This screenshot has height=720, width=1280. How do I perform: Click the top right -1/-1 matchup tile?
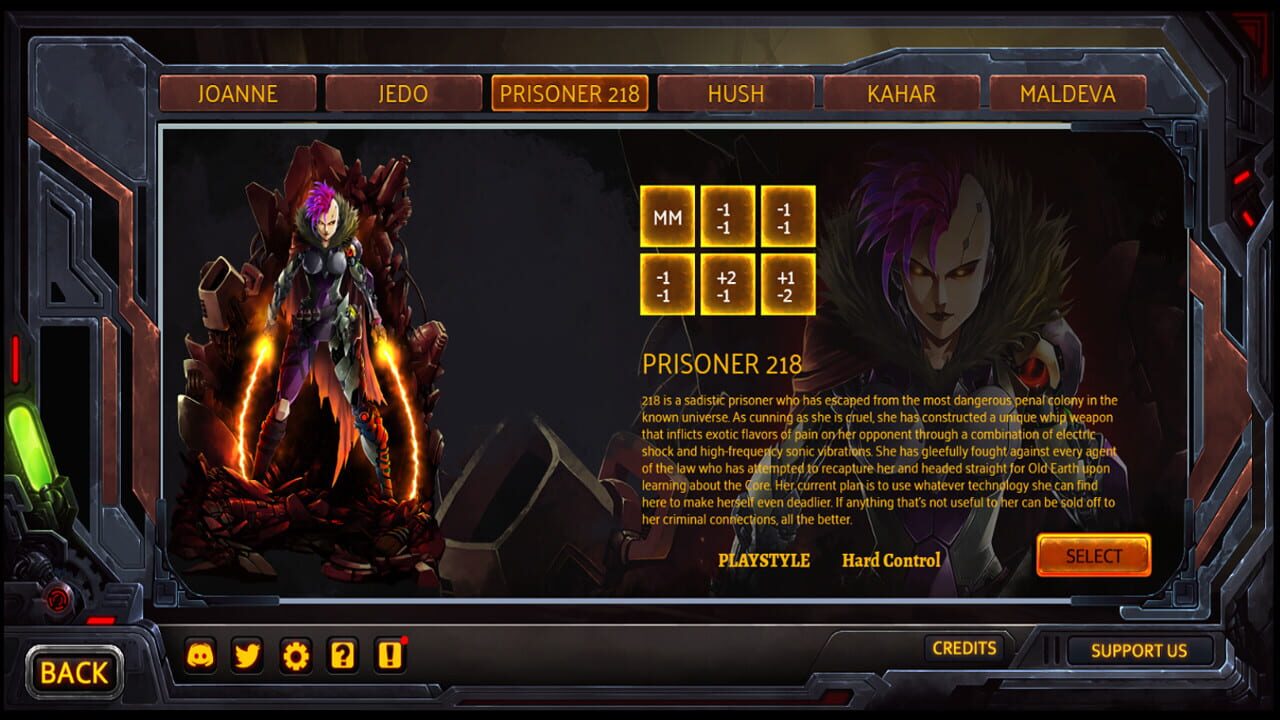click(786, 218)
